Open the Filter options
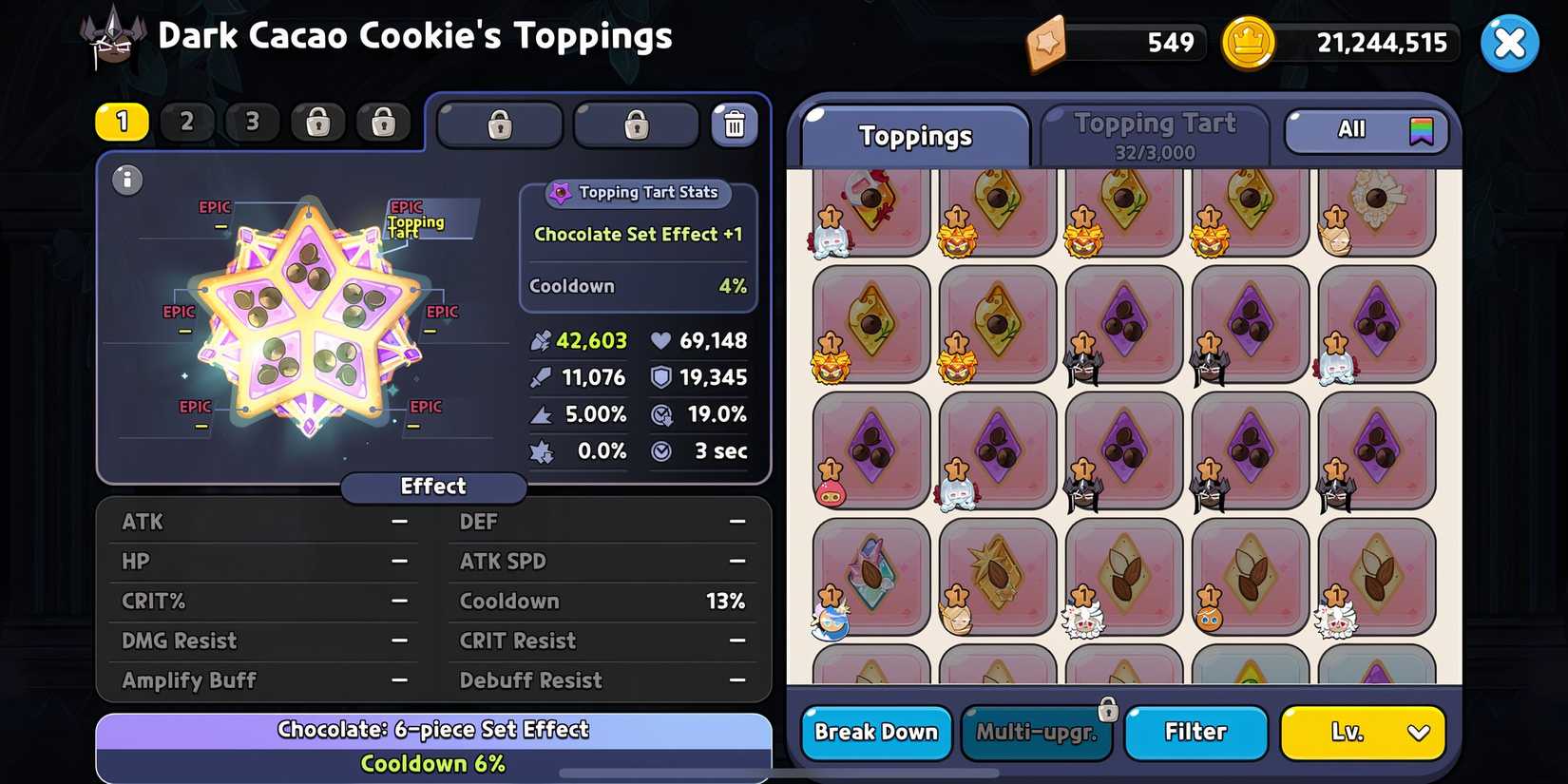The height and width of the screenshot is (784, 1568). 1196,733
